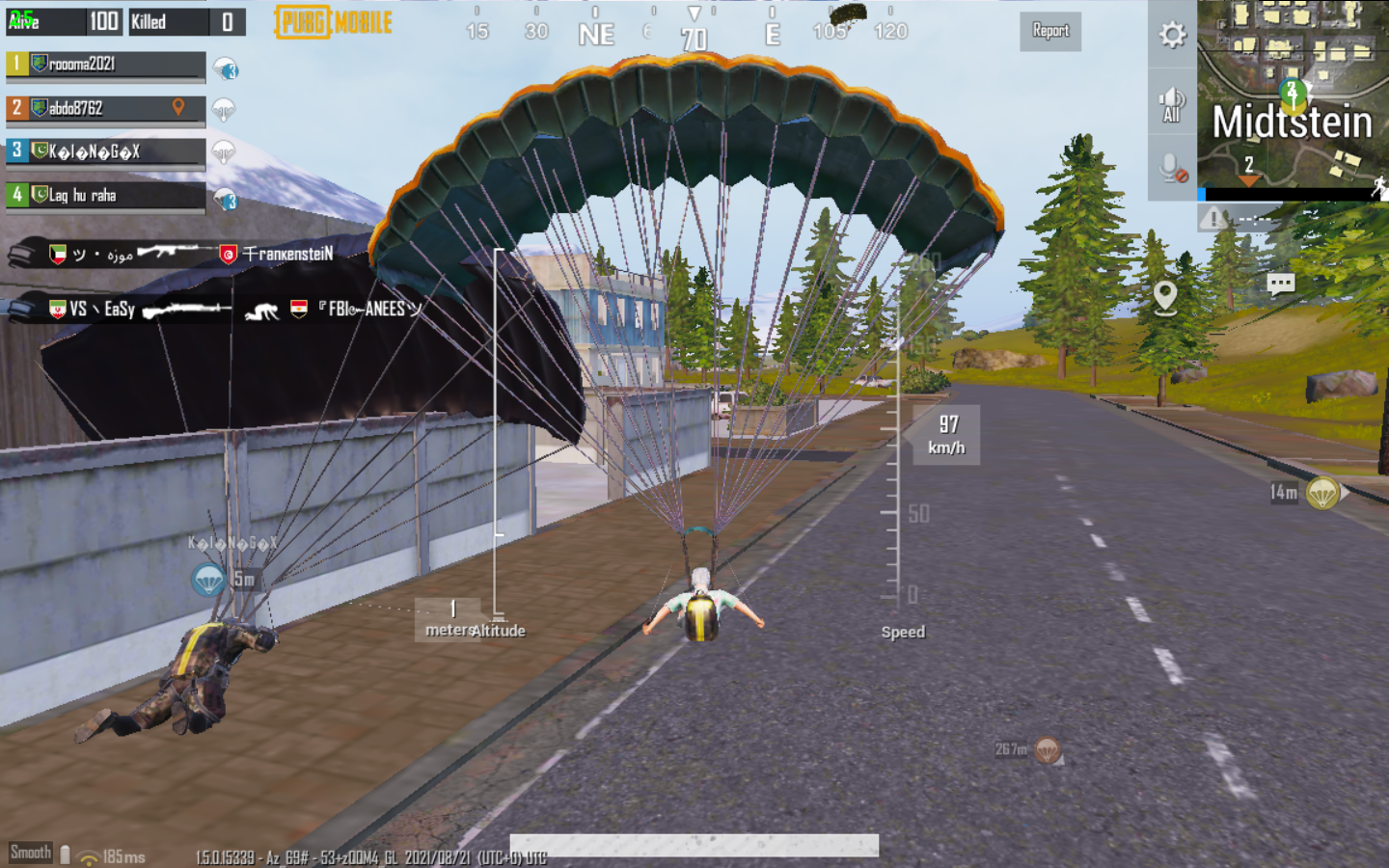This screenshot has height=868, width=1389.
Task: Tap teammate roooma2021's parachute status icon
Action: [223, 69]
